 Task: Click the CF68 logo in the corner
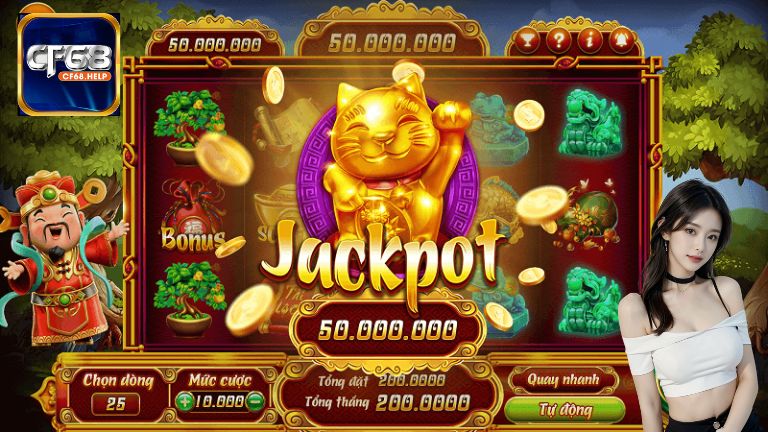click(69, 62)
